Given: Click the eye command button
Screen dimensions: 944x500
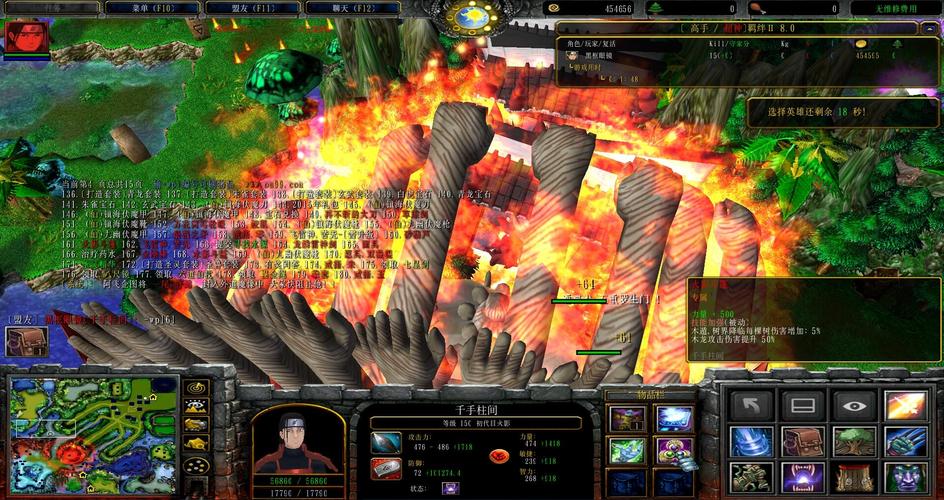Looking at the screenshot, I should 853,405.
